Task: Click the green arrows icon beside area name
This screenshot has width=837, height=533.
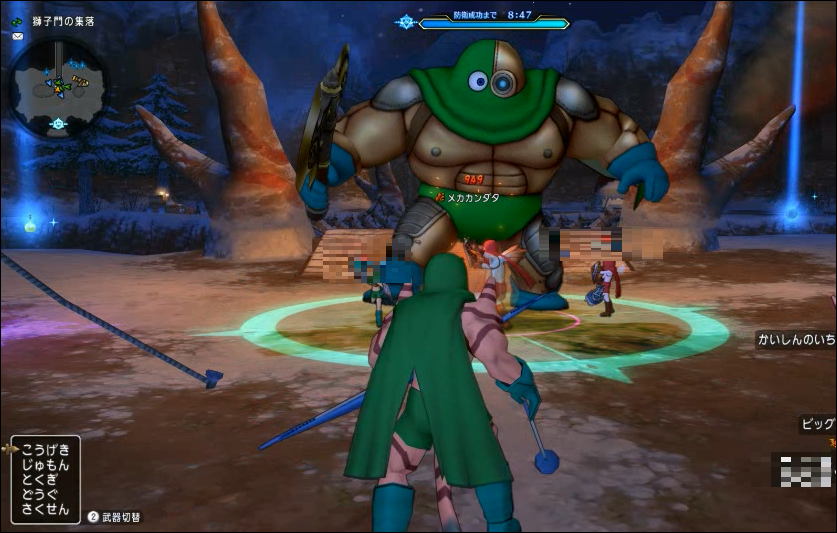Action: coord(16,22)
